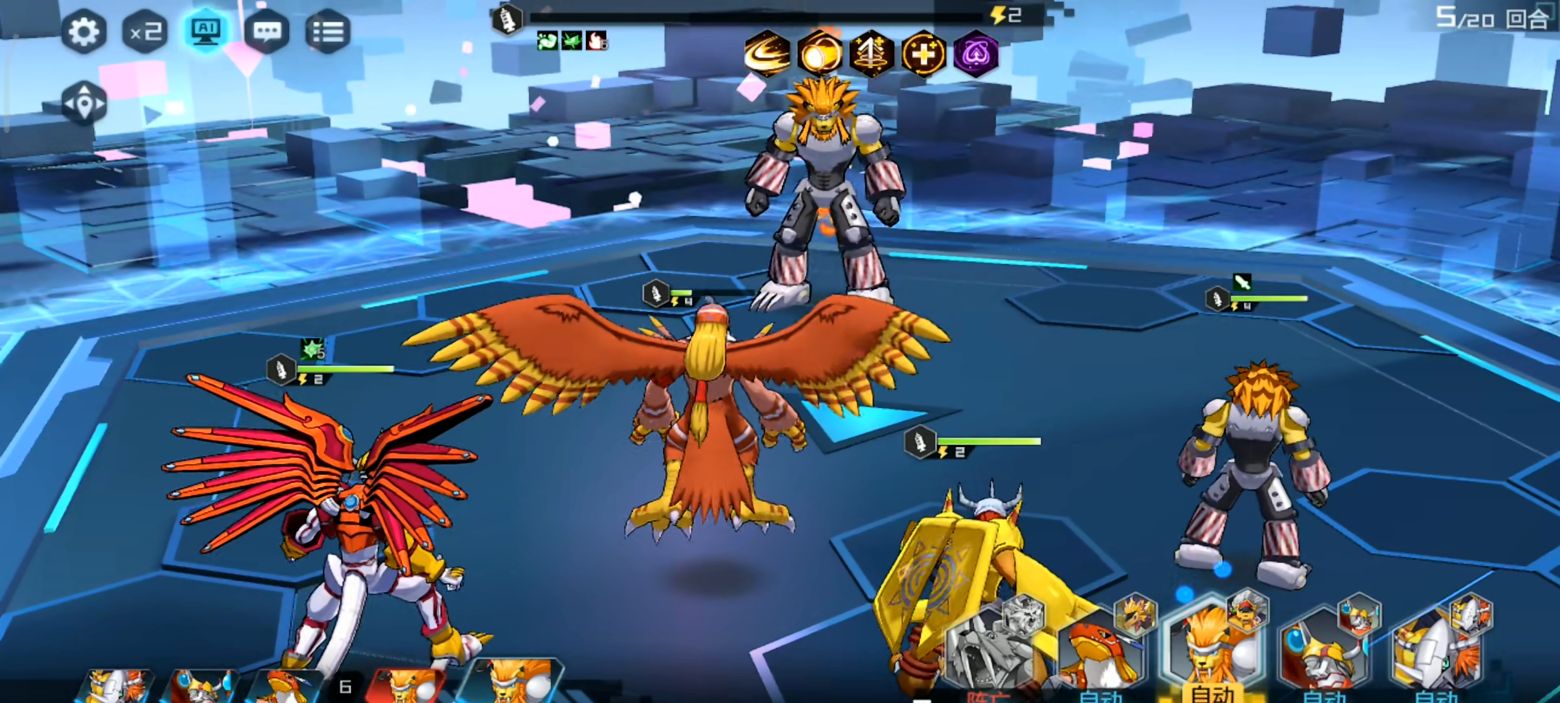Open the chat speech bubble
Image resolution: width=1560 pixels, height=703 pixels.
point(266,32)
